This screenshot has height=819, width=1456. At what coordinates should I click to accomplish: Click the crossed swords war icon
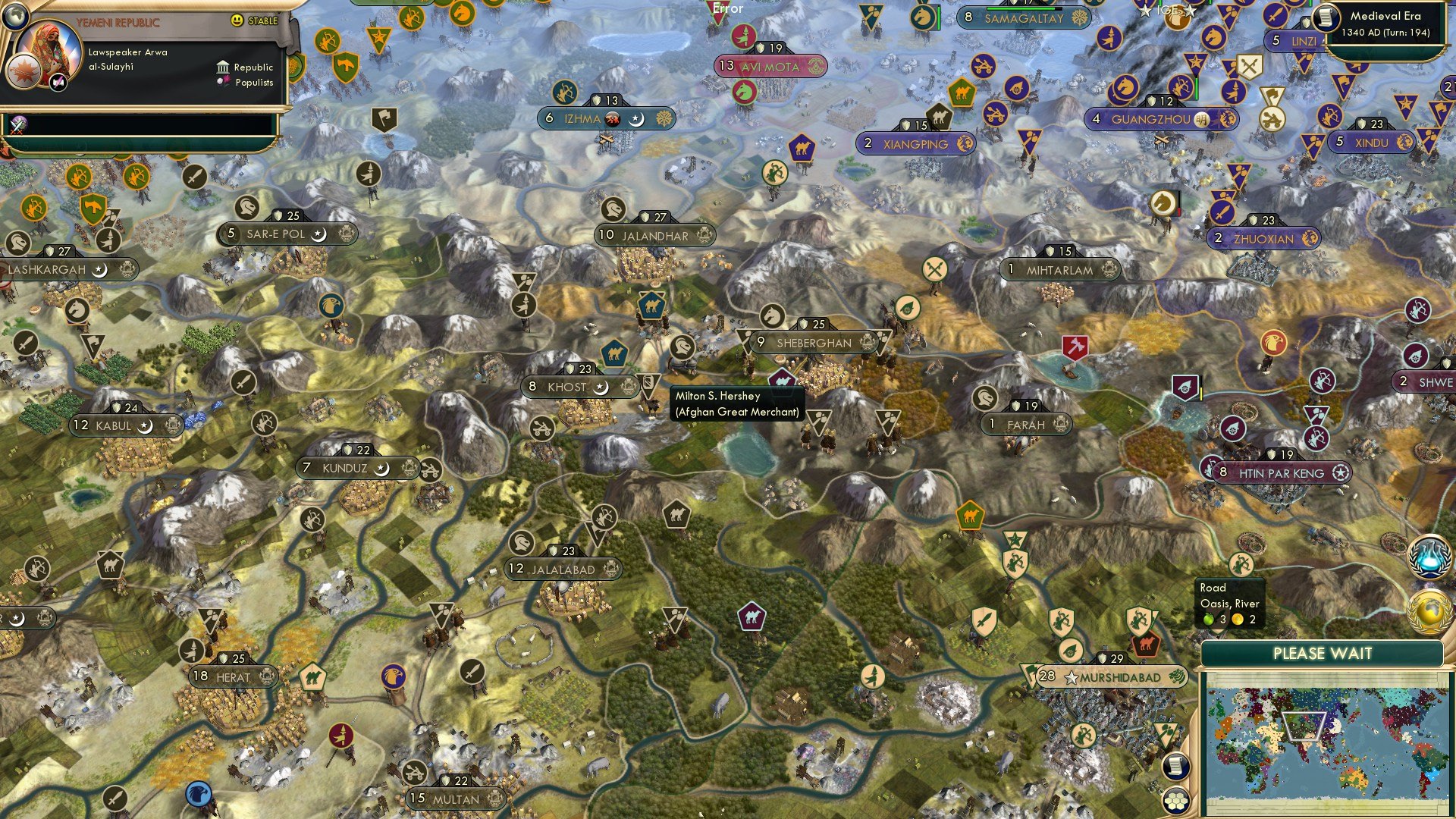point(1249,67)
